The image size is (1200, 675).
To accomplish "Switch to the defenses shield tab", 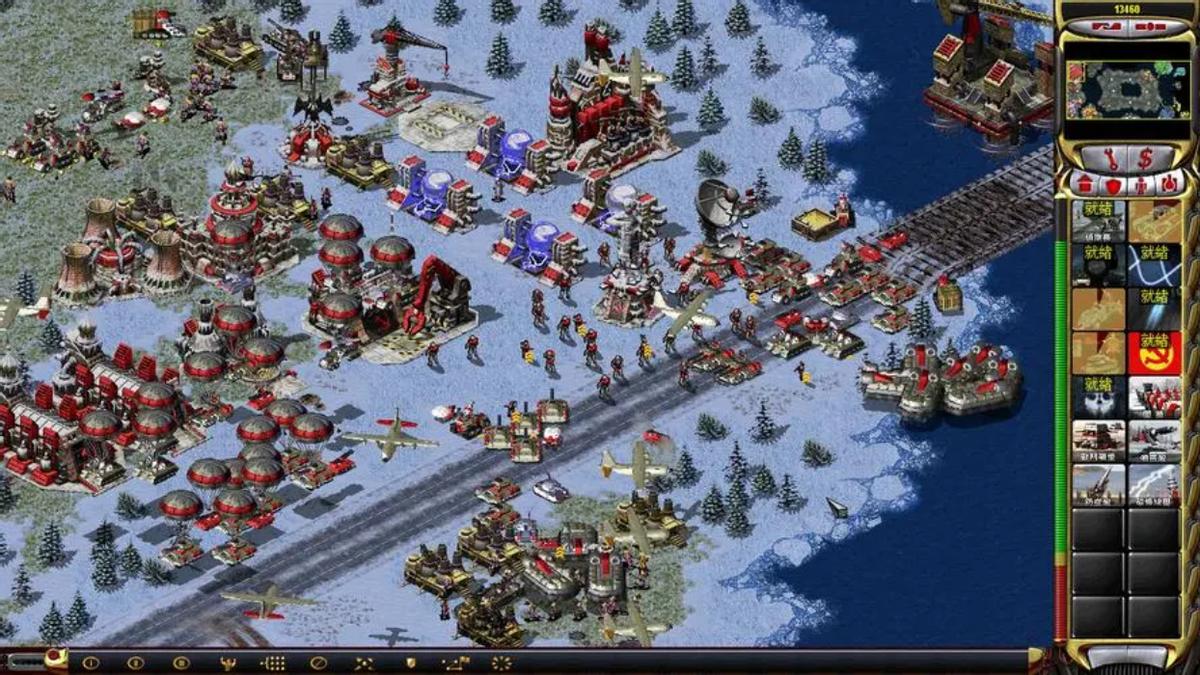I will [1111, 184].
